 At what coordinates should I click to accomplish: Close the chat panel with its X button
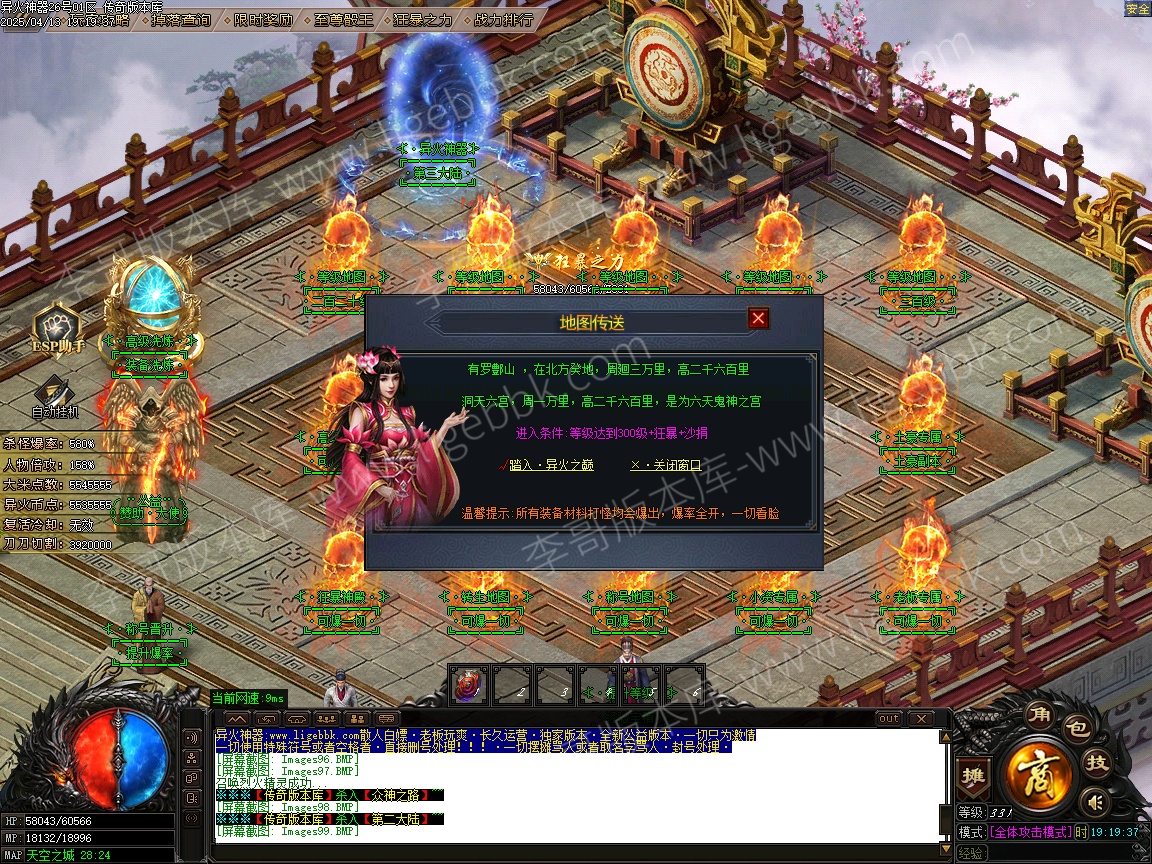tap(919, 718)
